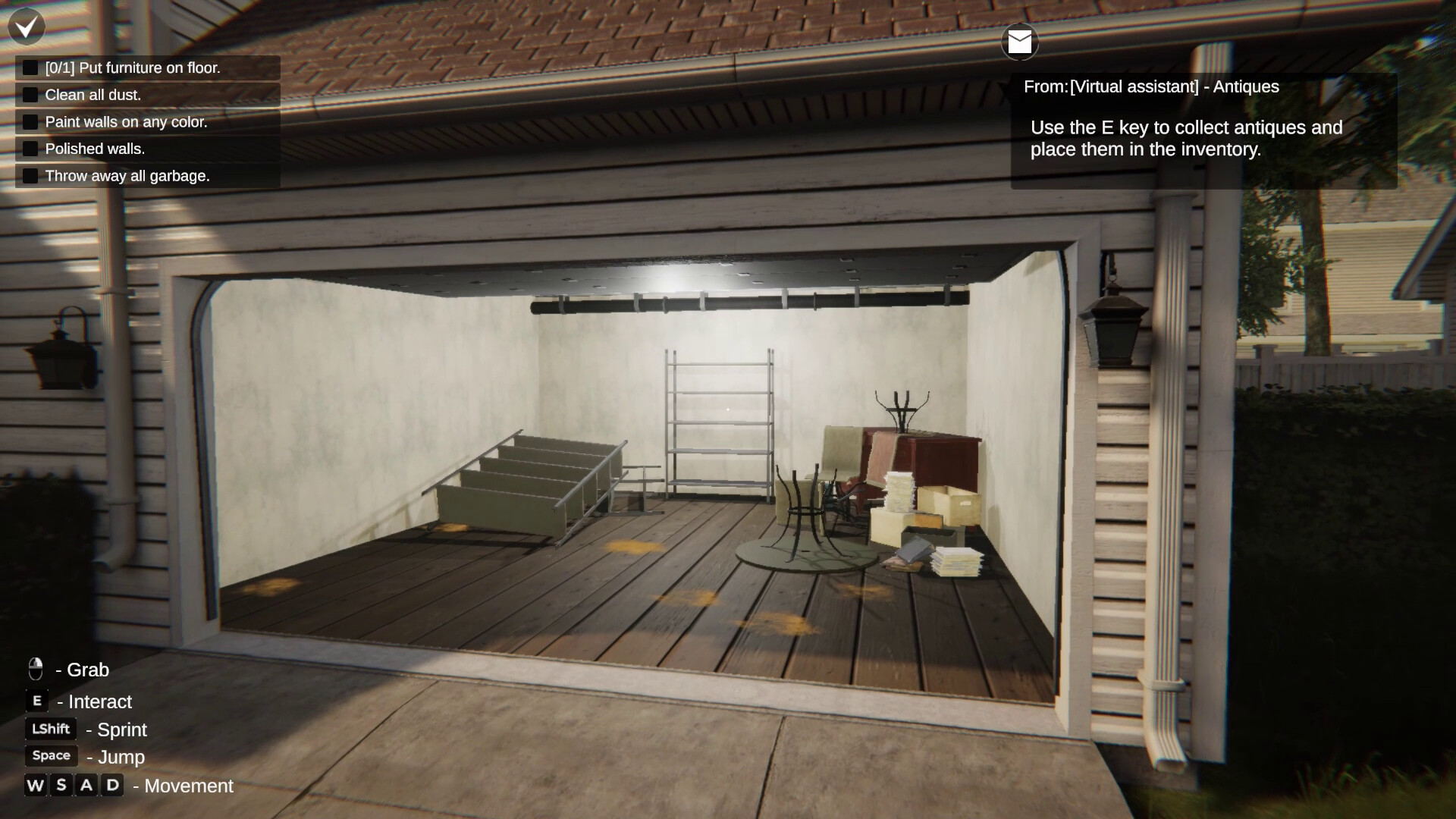Viewport: 1456px width, 819px height.
Task: Open the envelope mail icon
Action: pos(1019,42)
